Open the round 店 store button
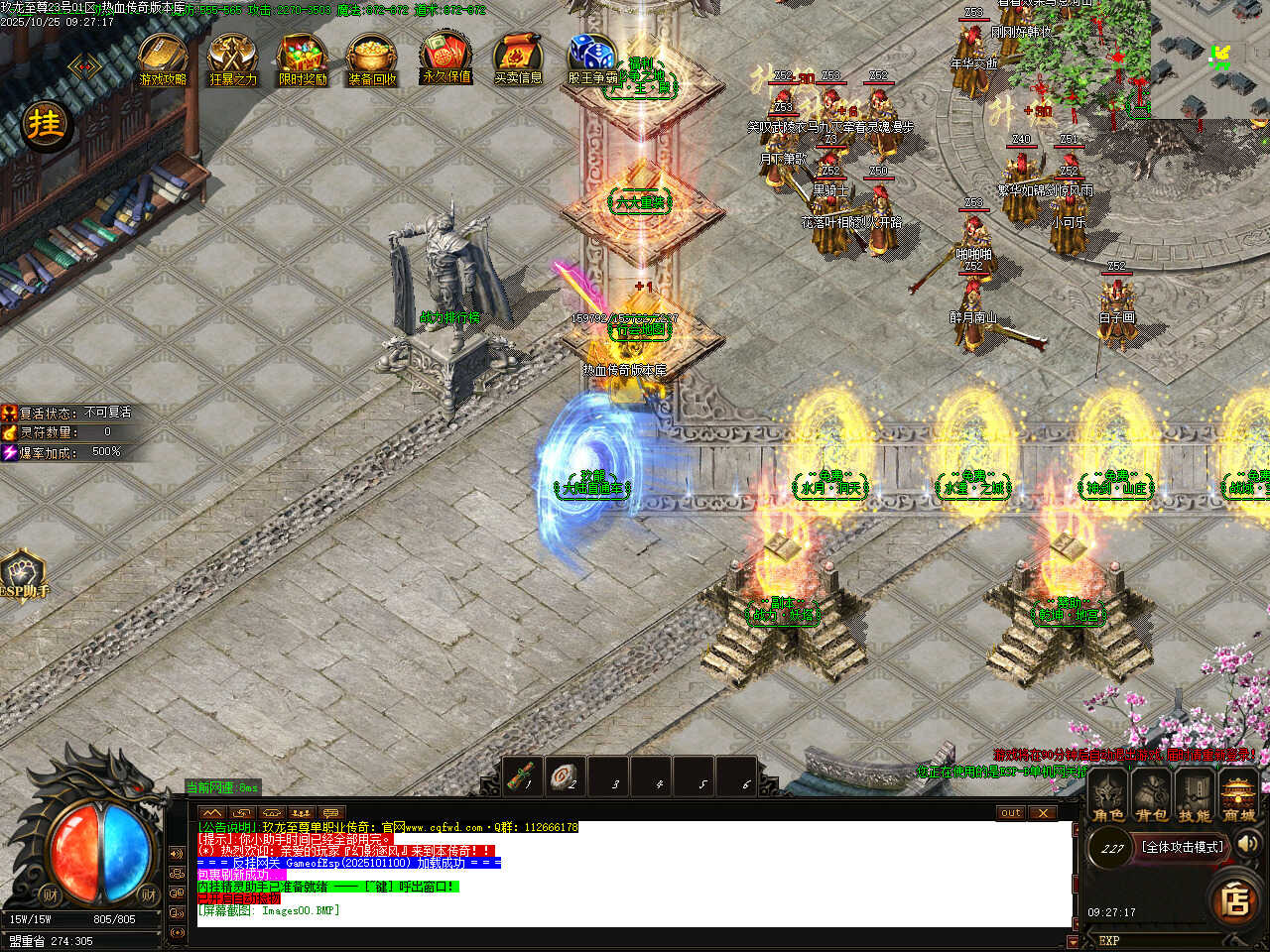Screen dimensions: 1270x952 1235,899
